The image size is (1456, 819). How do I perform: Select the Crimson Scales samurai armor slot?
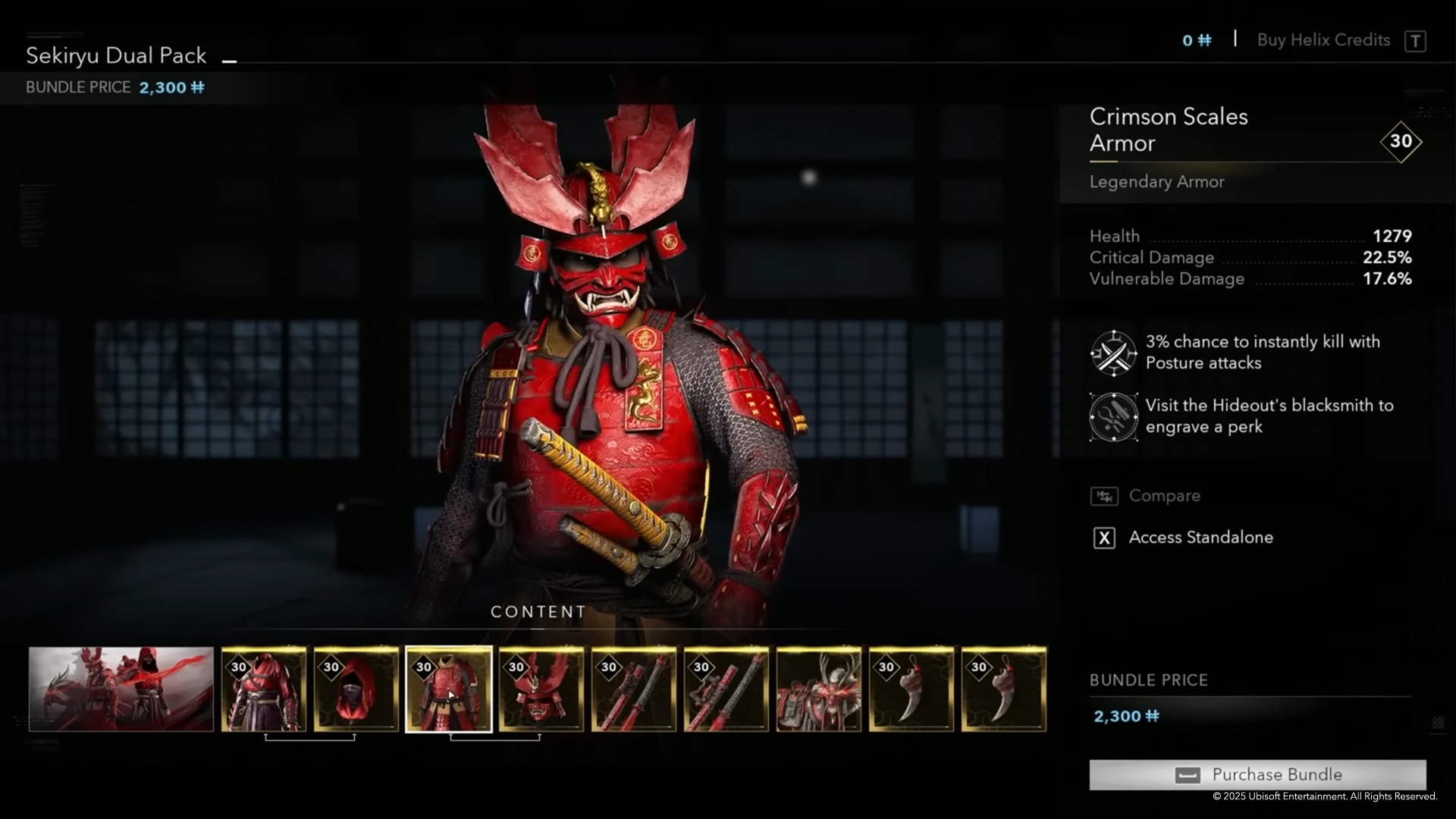[x=449, y=689]
